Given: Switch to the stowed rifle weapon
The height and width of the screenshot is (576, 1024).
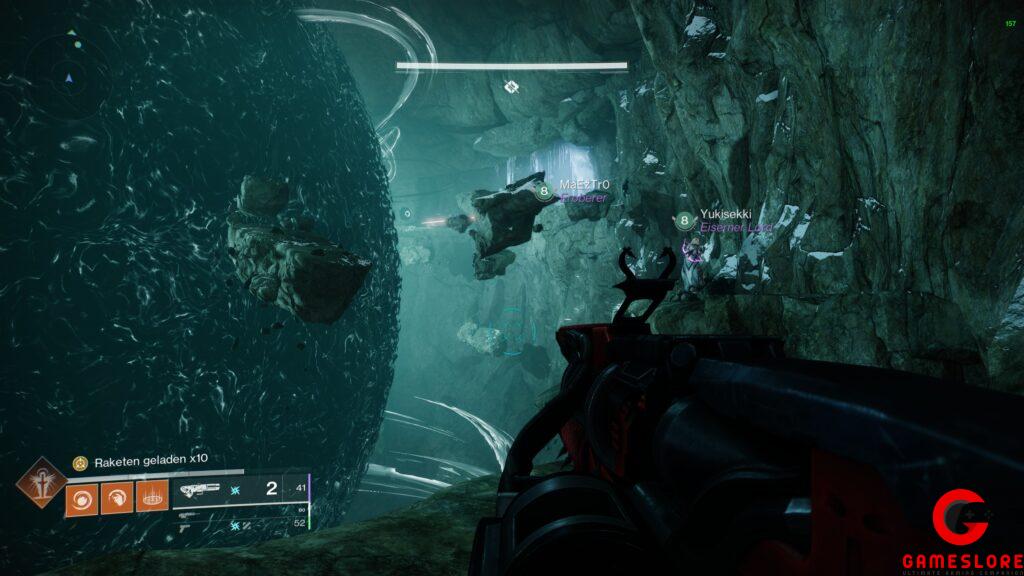Looking at the screenshot, I should point(188,512).
